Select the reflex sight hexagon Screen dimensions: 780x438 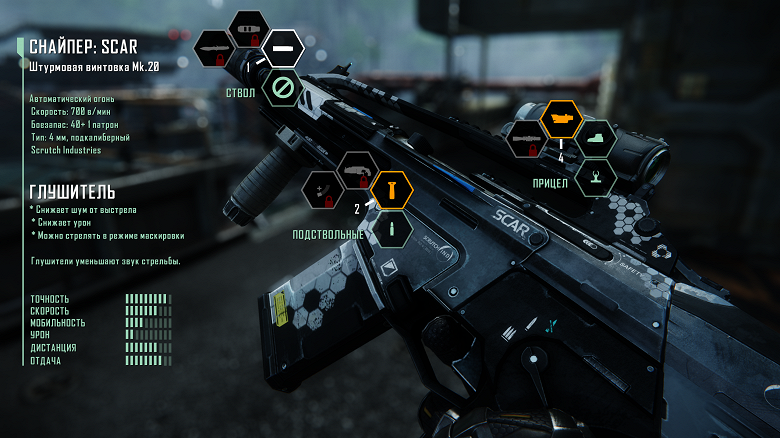(x=597, y=139)
